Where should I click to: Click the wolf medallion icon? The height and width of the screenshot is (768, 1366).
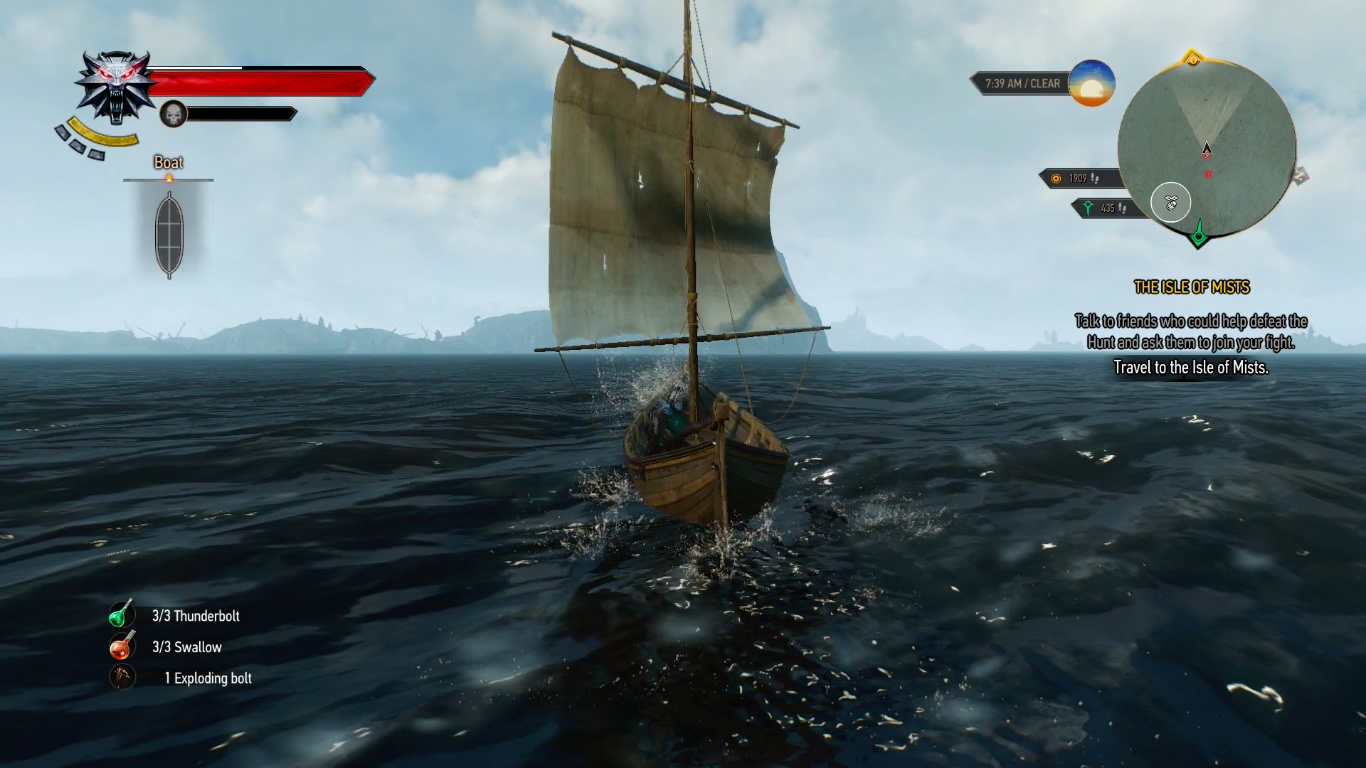coord(114,86)
